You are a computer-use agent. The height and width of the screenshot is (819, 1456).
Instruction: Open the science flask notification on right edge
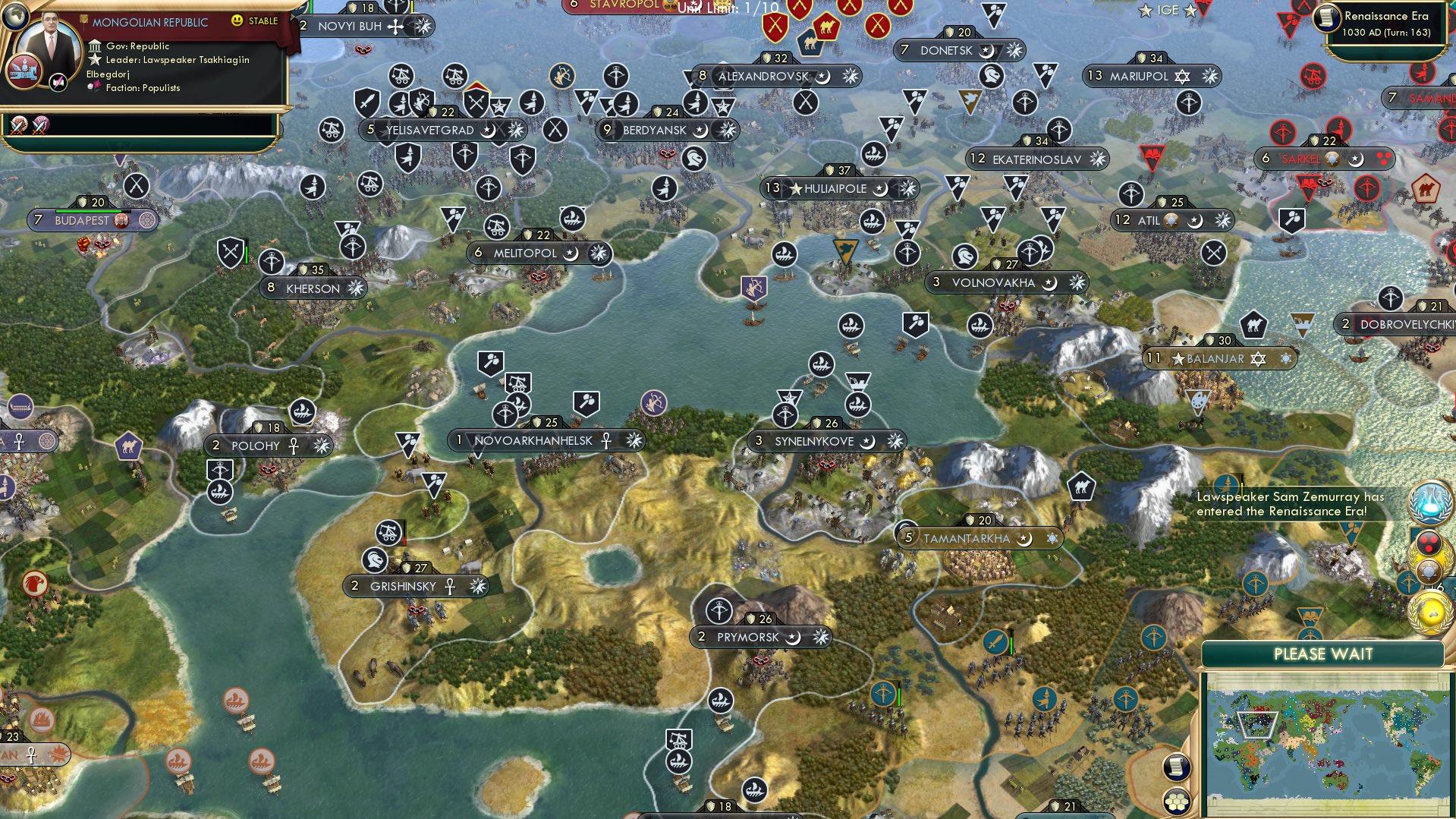click(1429, 502)
